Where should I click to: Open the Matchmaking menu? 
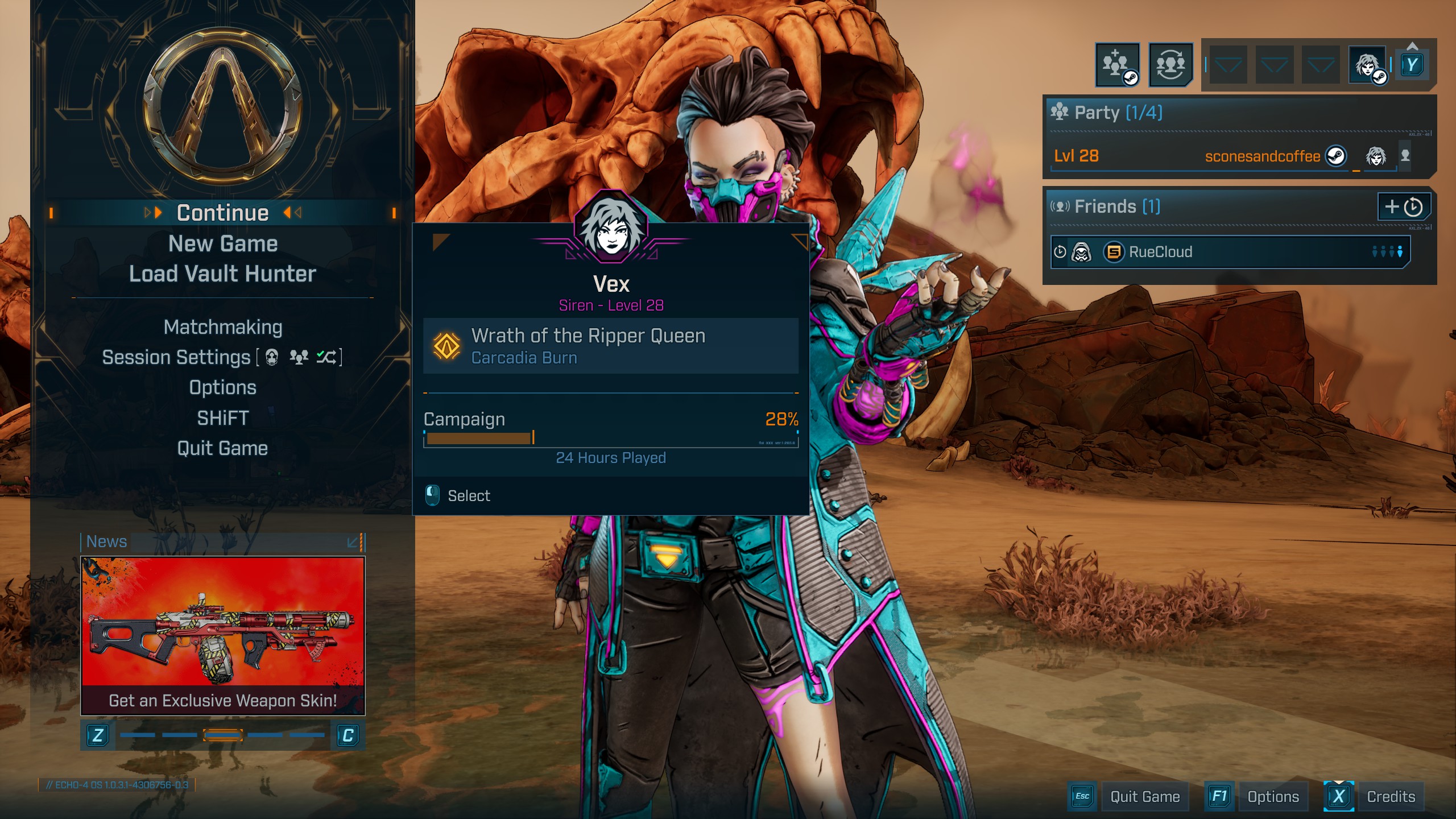[222, 327]
